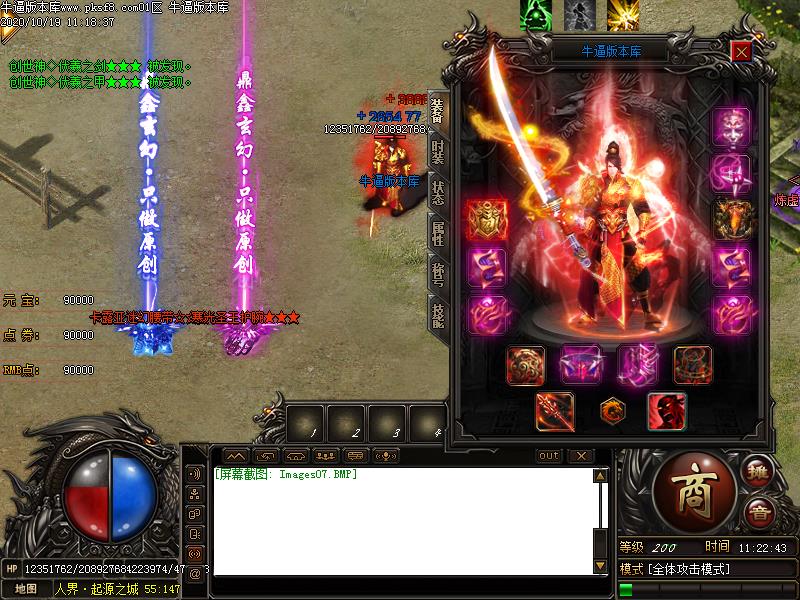This screenshot has height=600, width=800.
Task: Toggle sound with the 音 button
Action: (x=759, y=513)
